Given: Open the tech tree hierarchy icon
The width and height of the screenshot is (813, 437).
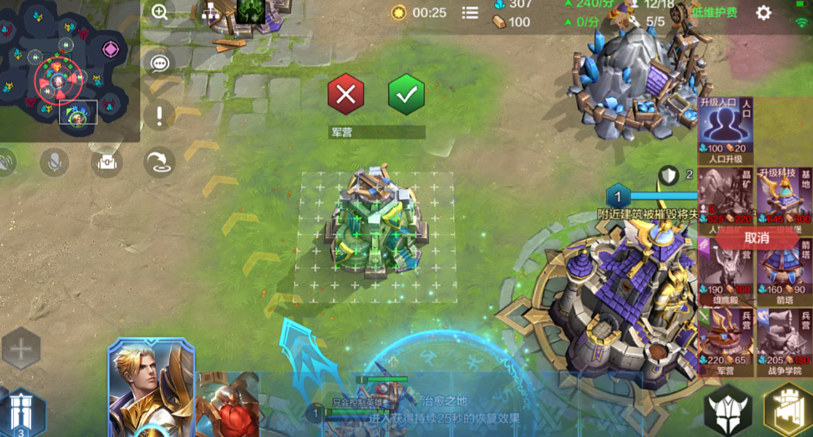Looking at the screenshot, I should tap(211, 13).
